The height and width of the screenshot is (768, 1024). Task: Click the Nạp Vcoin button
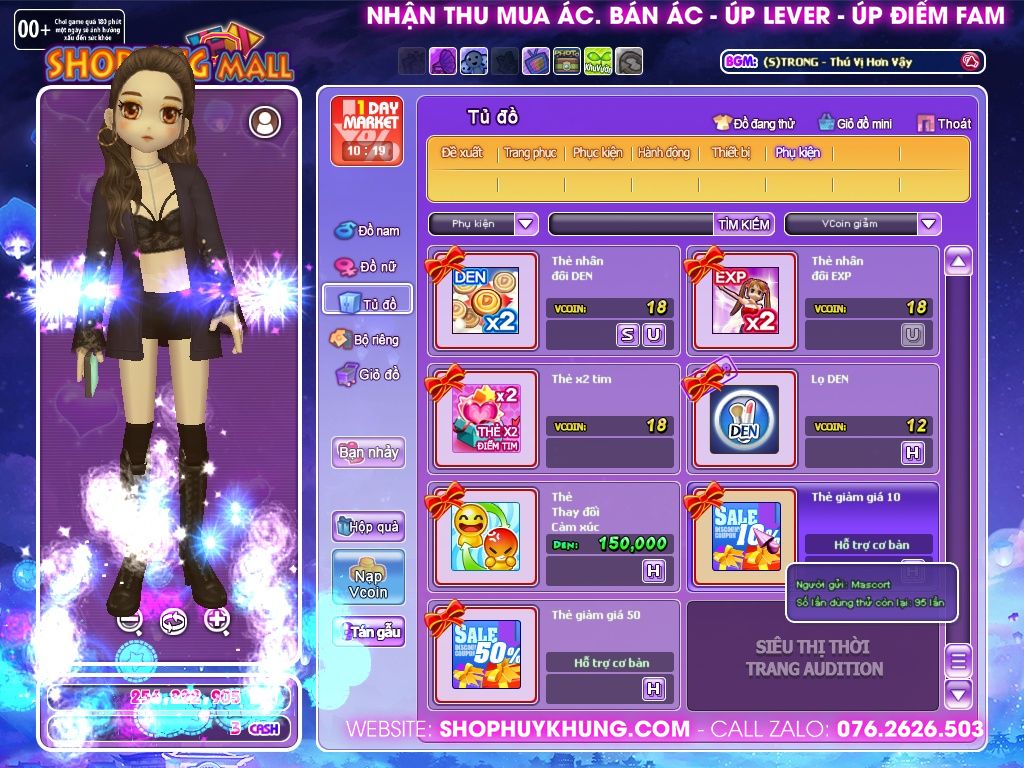[368, 577]
